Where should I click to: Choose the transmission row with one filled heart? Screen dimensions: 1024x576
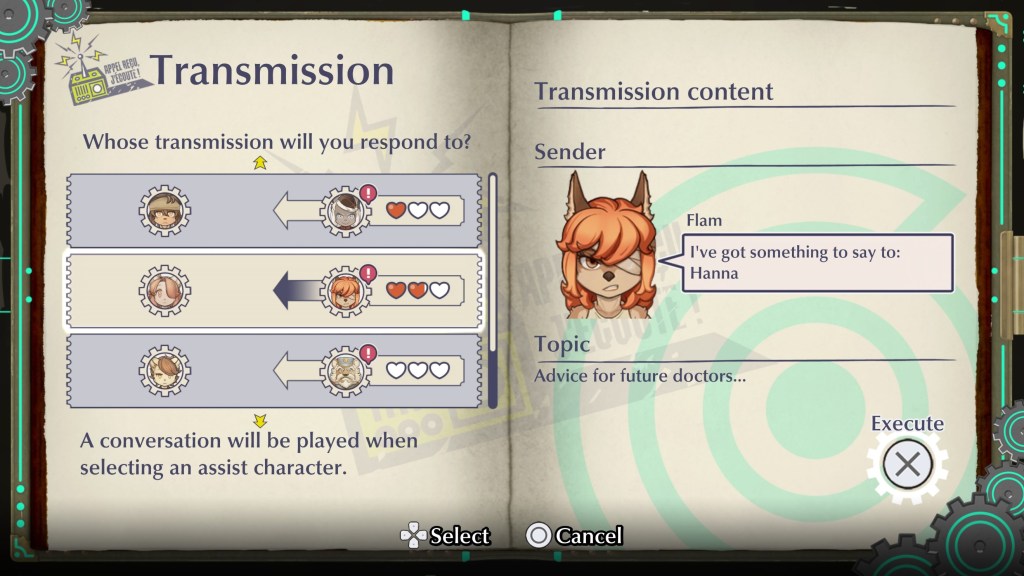[273, 211]
